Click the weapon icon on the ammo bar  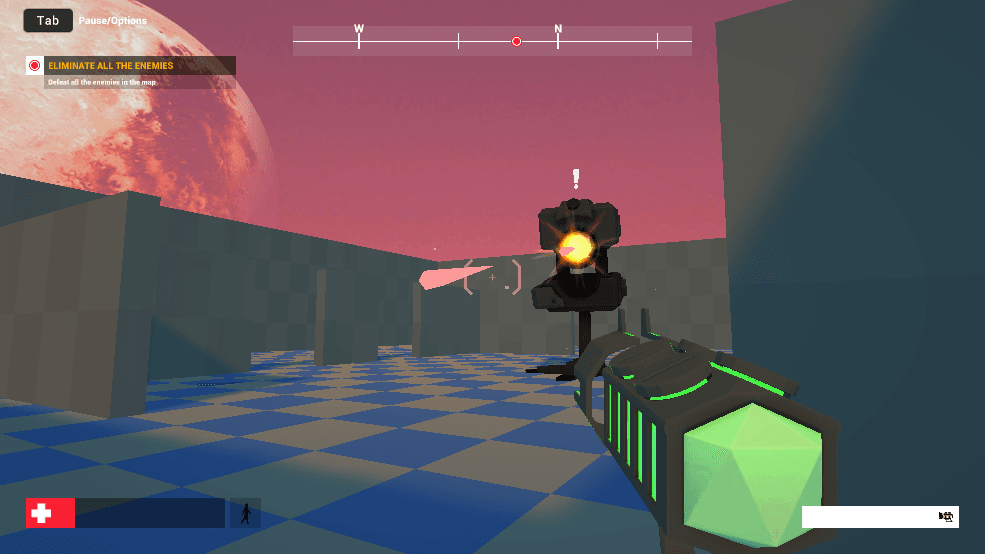(945, 516)
